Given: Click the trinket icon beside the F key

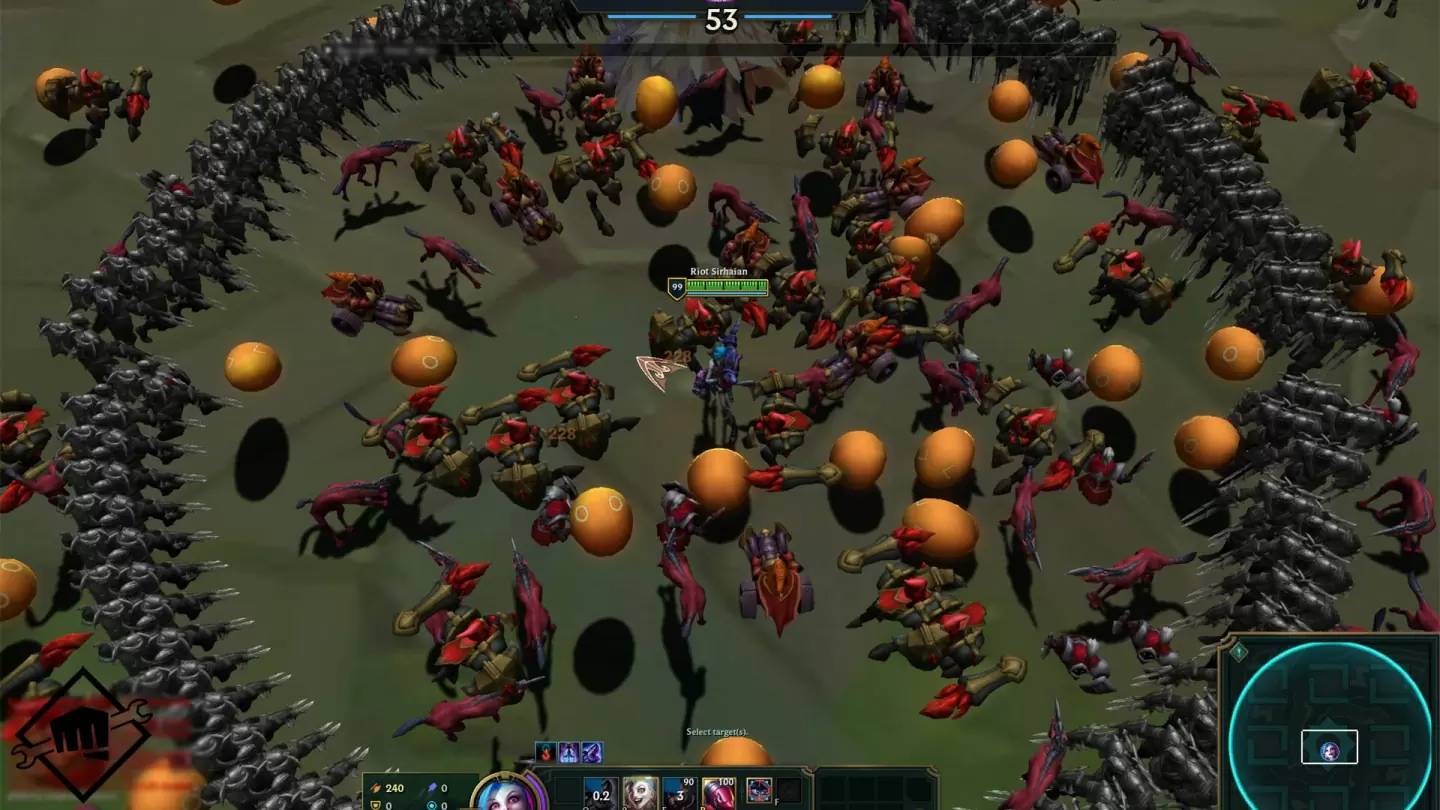Looking at the screenshot, I should 758,790.
